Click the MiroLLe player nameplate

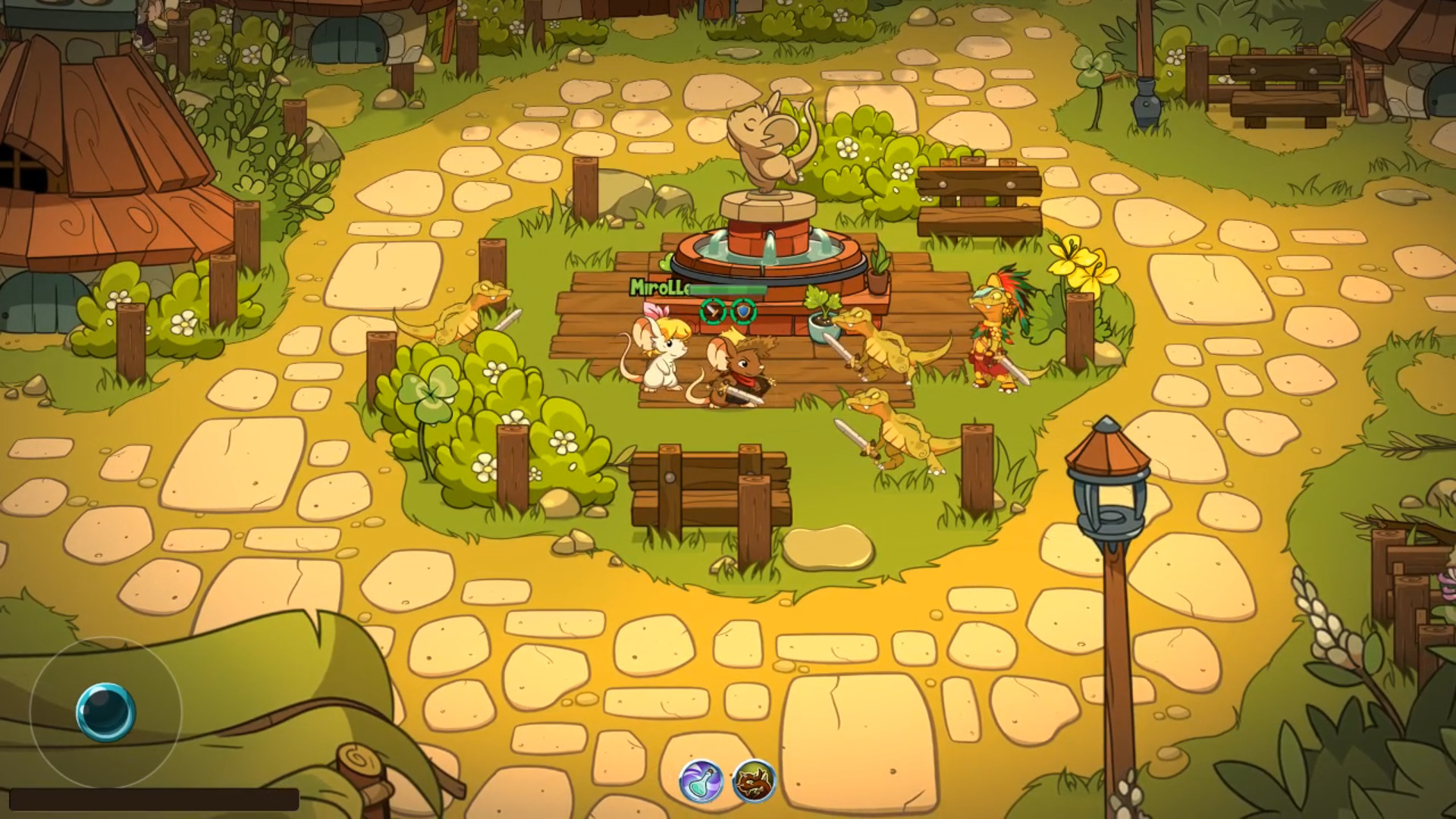point(658,288)
